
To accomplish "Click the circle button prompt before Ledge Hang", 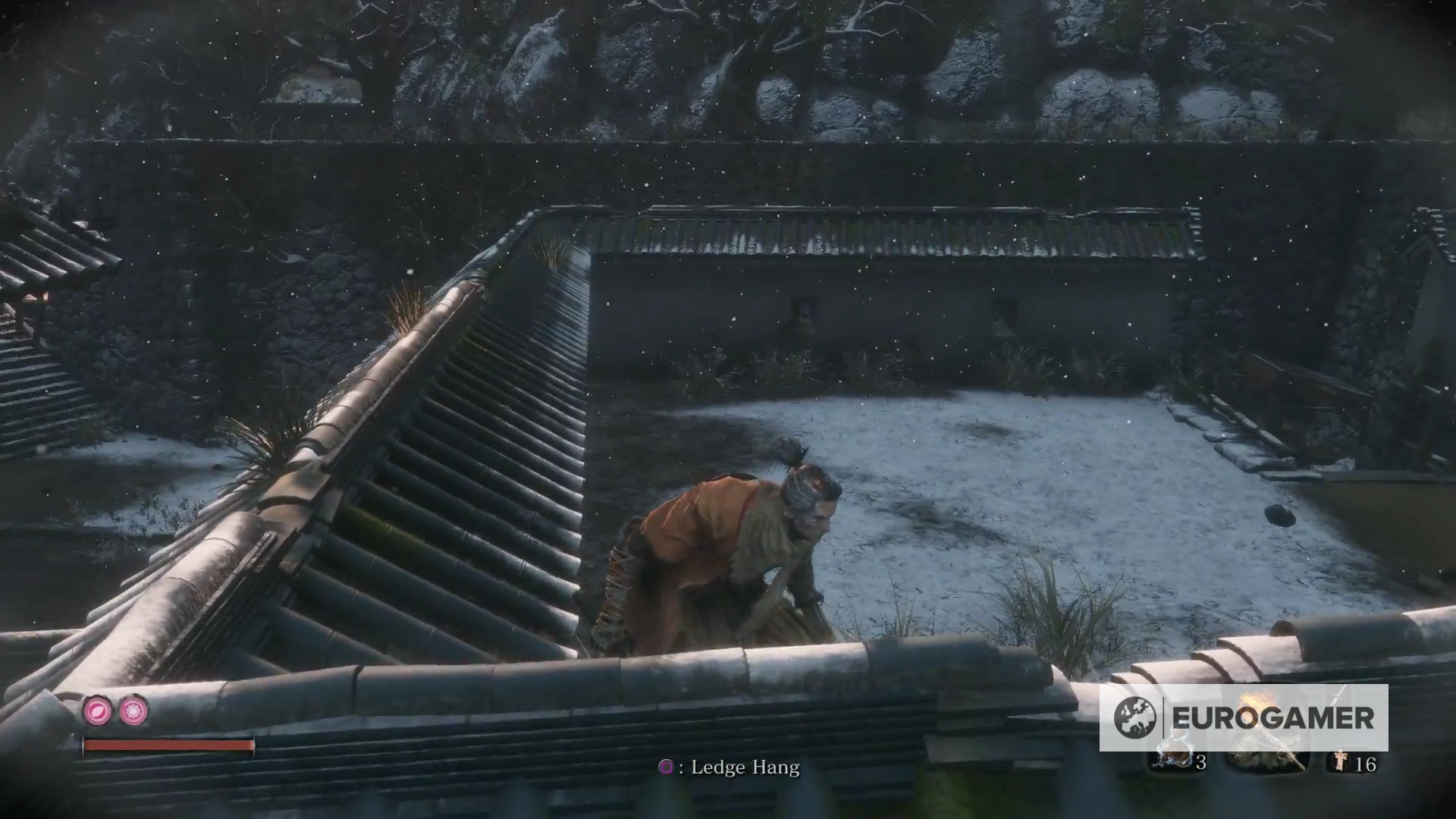I will pyautogui.click(x=667, y=768).
